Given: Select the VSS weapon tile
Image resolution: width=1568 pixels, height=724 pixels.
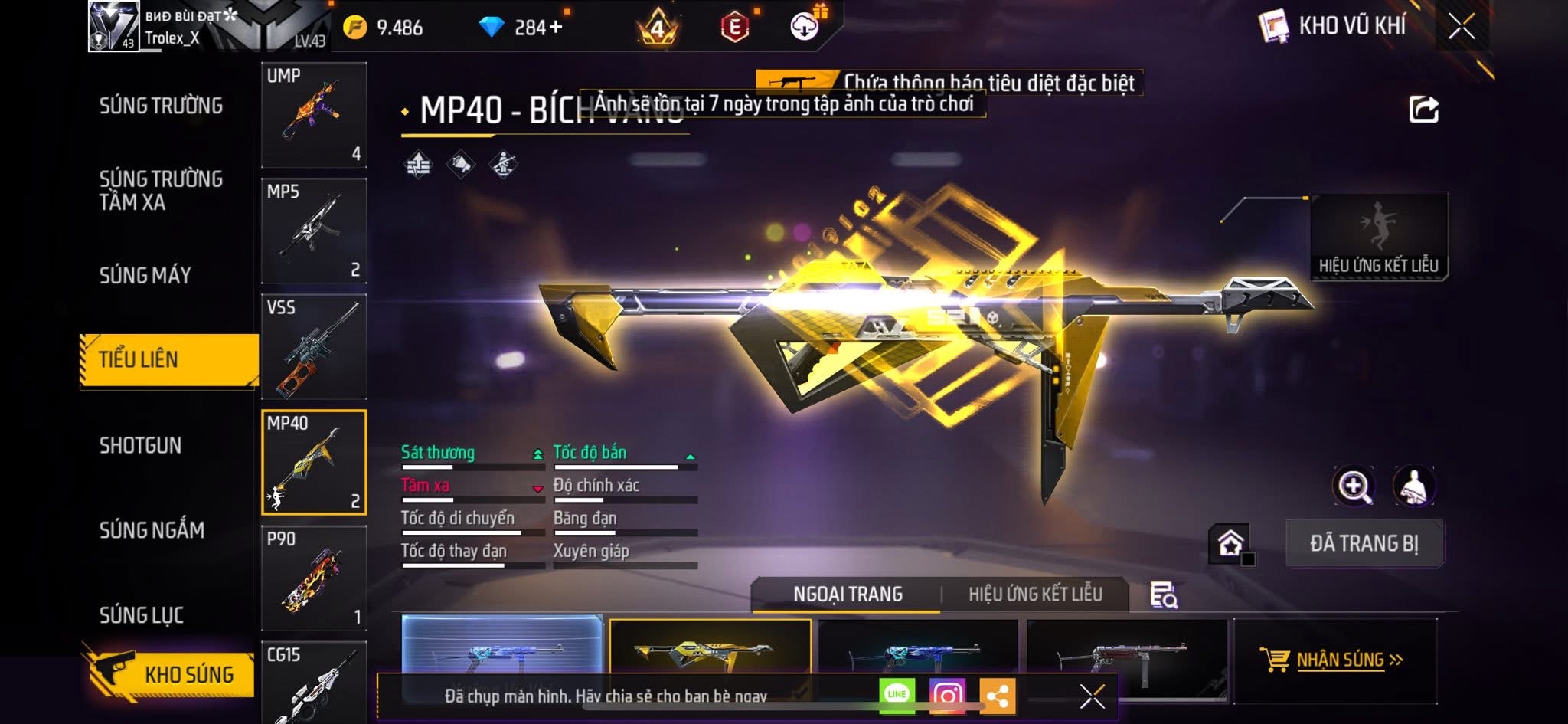Looking at the screenshot, I should tap(314, 346).
